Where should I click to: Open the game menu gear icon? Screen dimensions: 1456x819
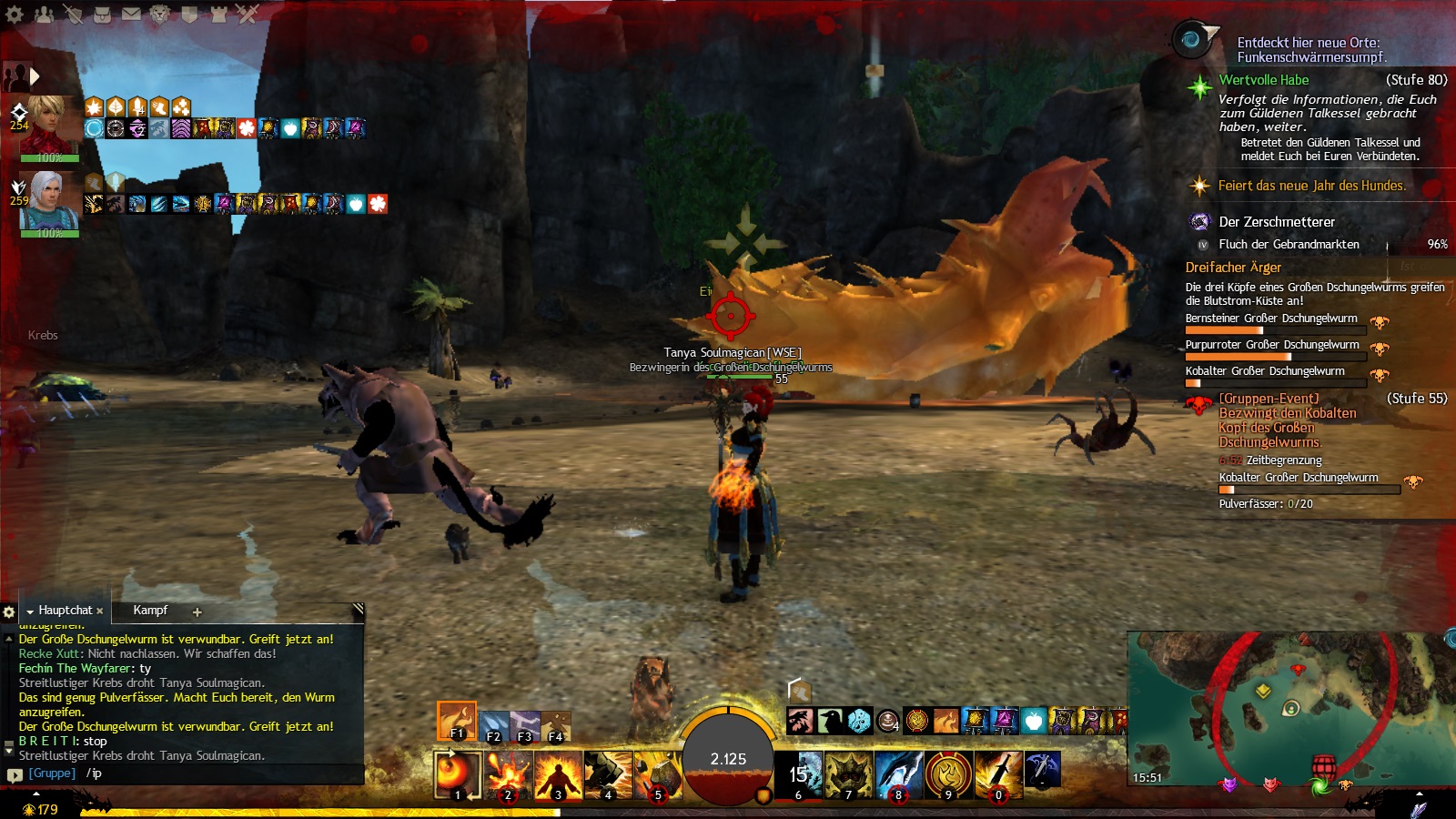(15, 14)
